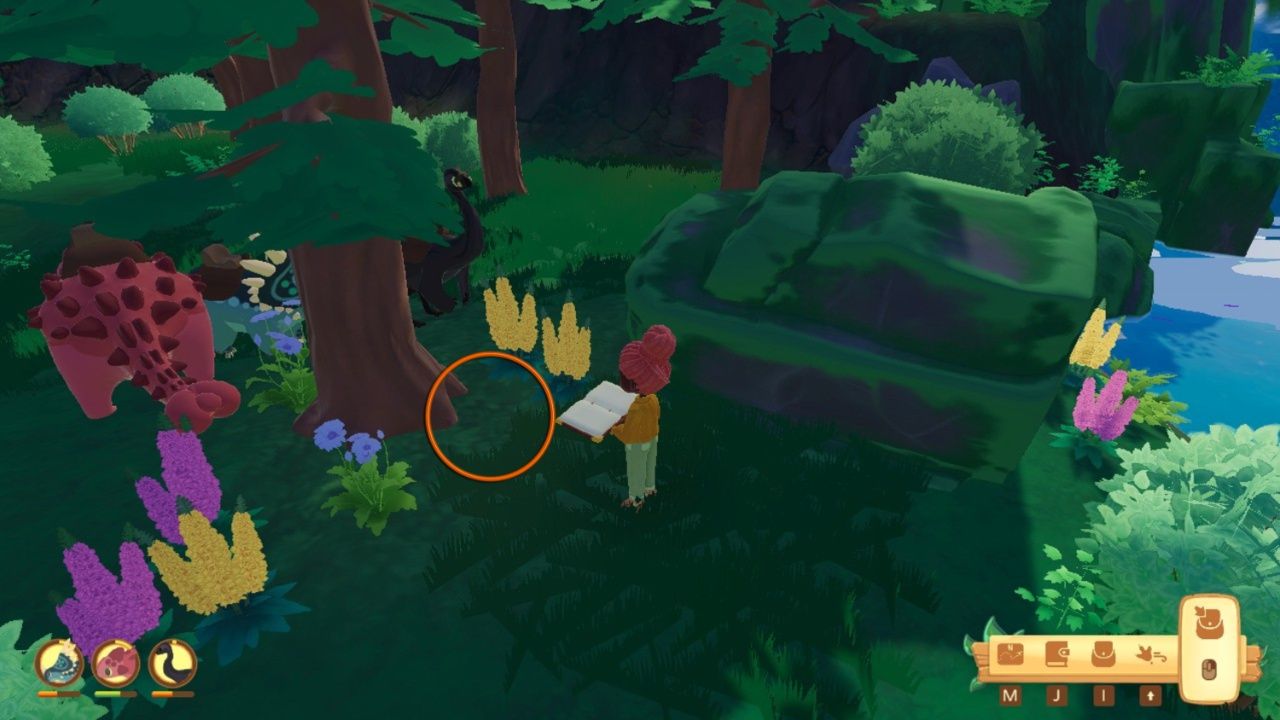Click the J key prompt below the journal
Screen dimensions: 1280x720
[1058, 693]
